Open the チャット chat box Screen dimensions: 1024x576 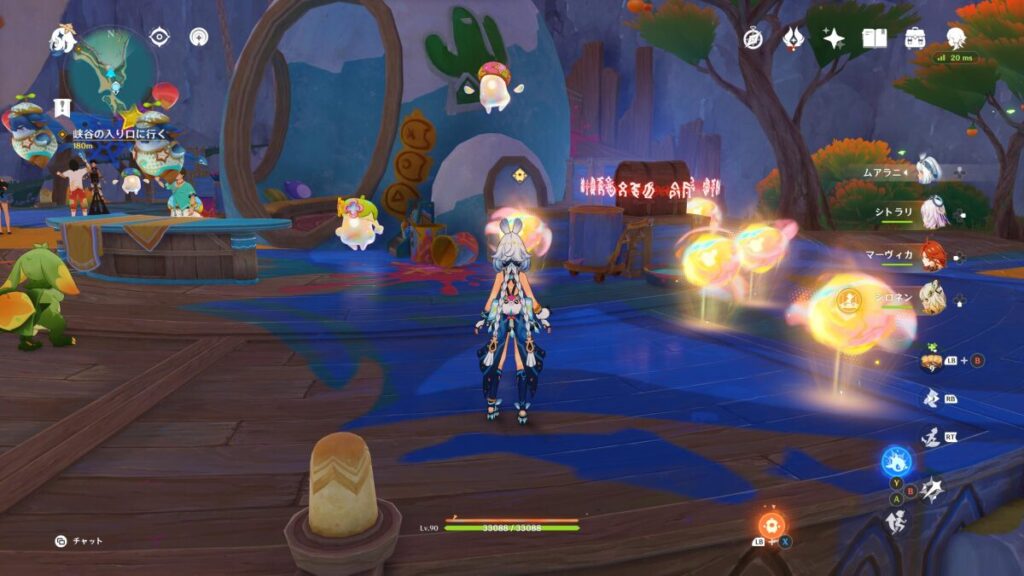click(x=78, y=541)
